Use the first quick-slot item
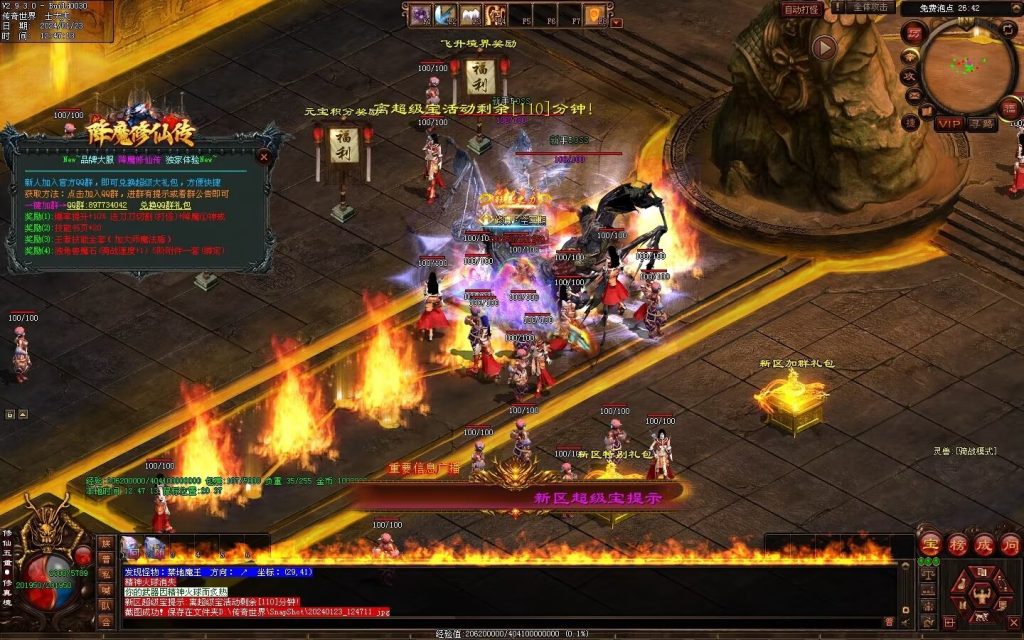The image size is (1024, 640). [130, 546]
